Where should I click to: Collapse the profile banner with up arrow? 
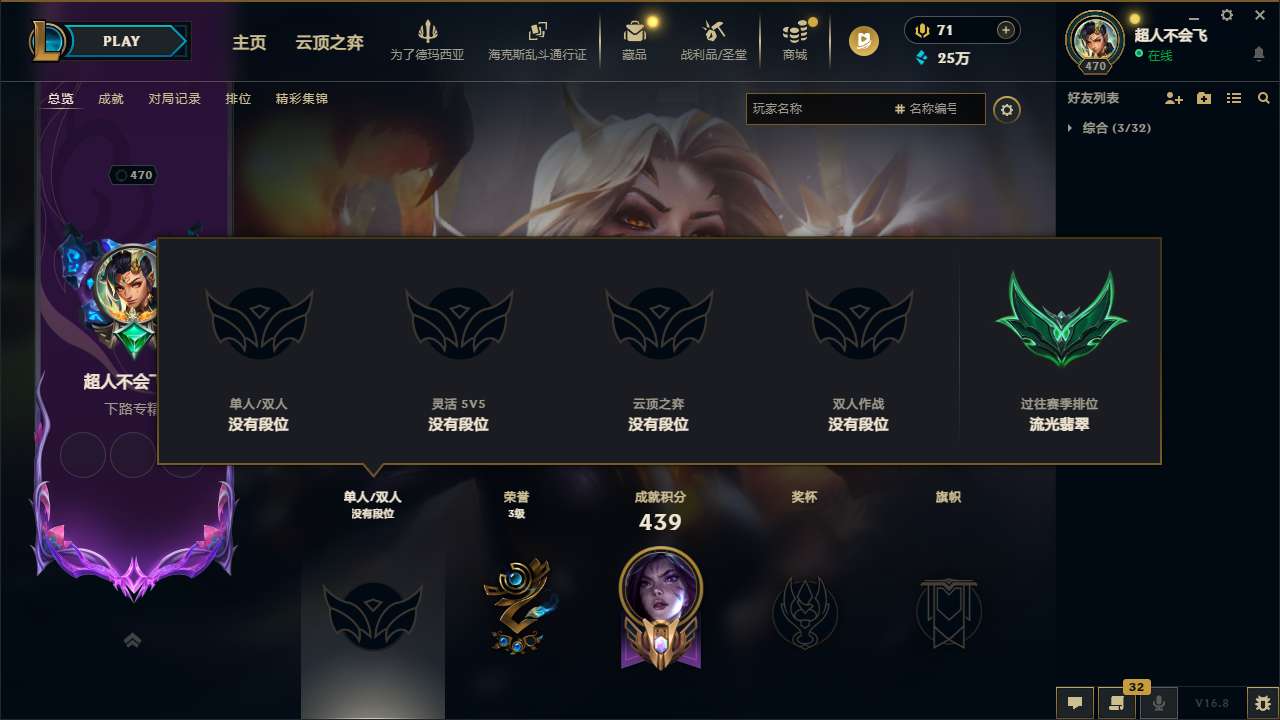[132, 640]
